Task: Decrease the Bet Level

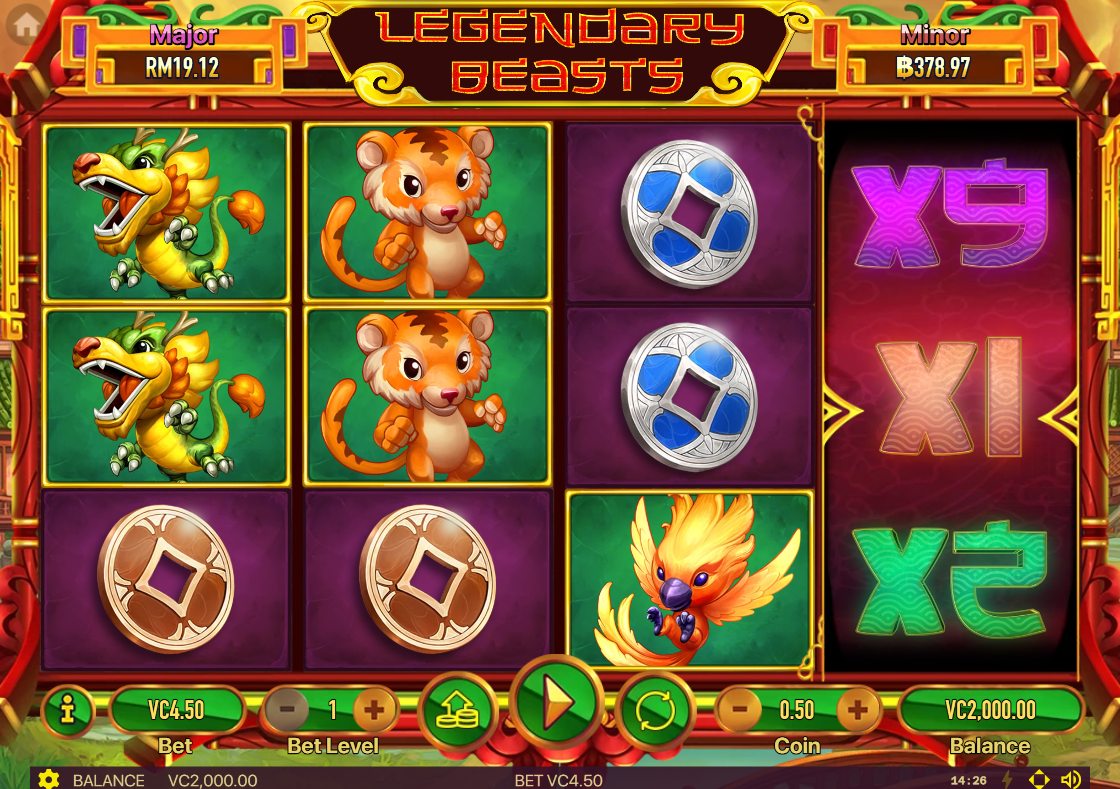Action: coord(287,711)
